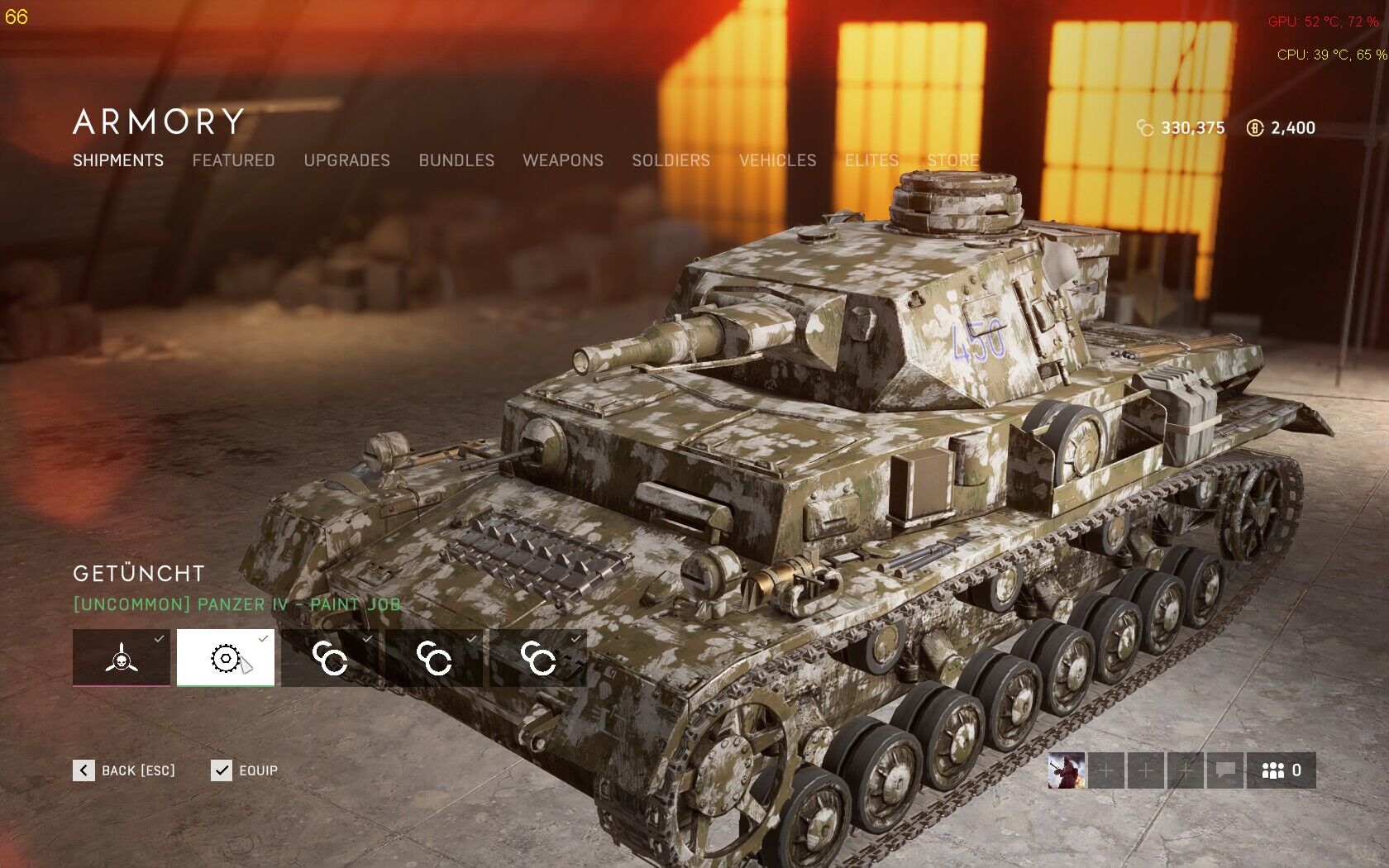Click the Battlefield Currency balance

click(1281, 128)
